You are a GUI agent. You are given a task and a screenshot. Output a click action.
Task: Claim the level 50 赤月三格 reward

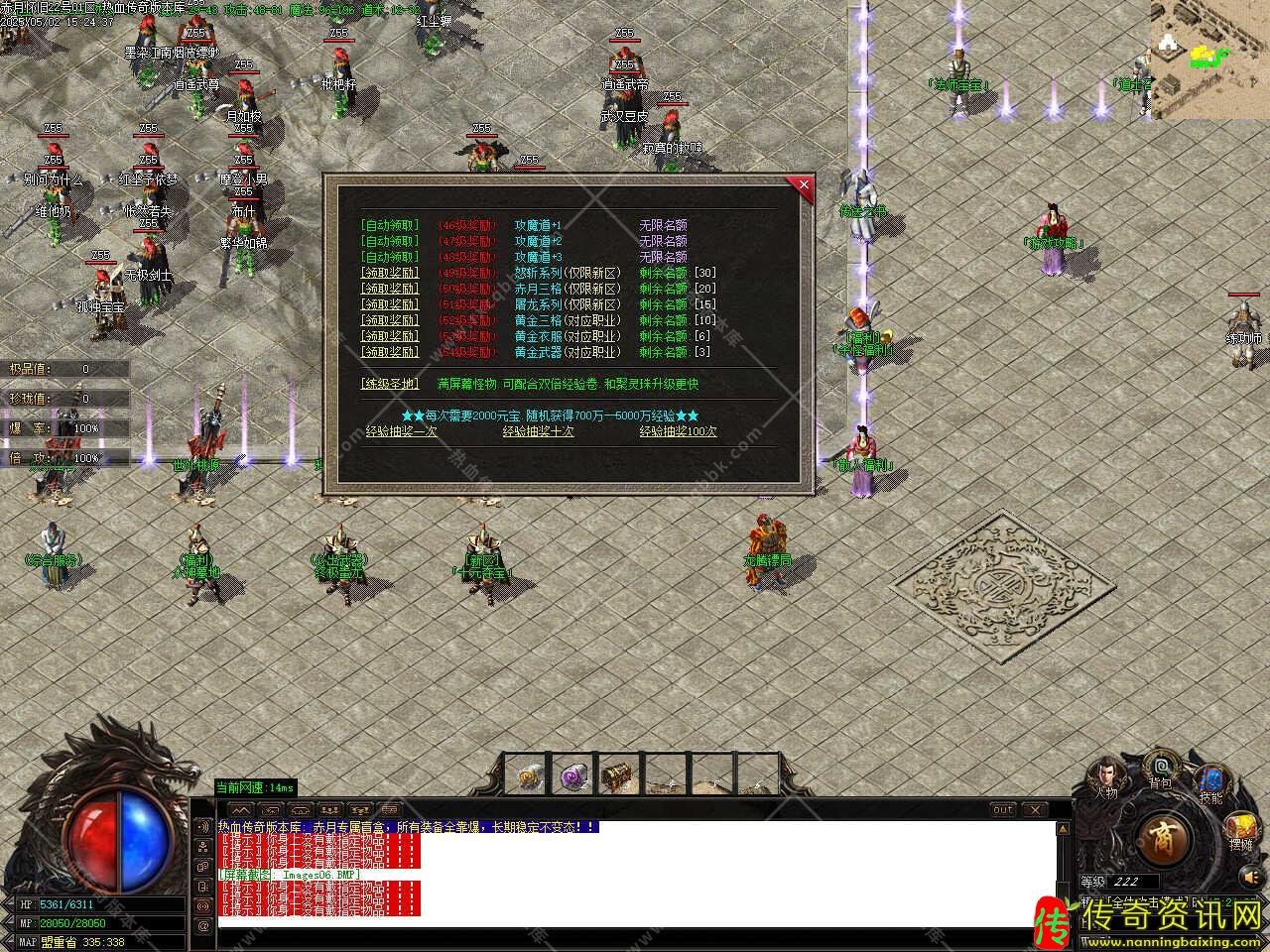pyautogui.click(x=390, y=289)
